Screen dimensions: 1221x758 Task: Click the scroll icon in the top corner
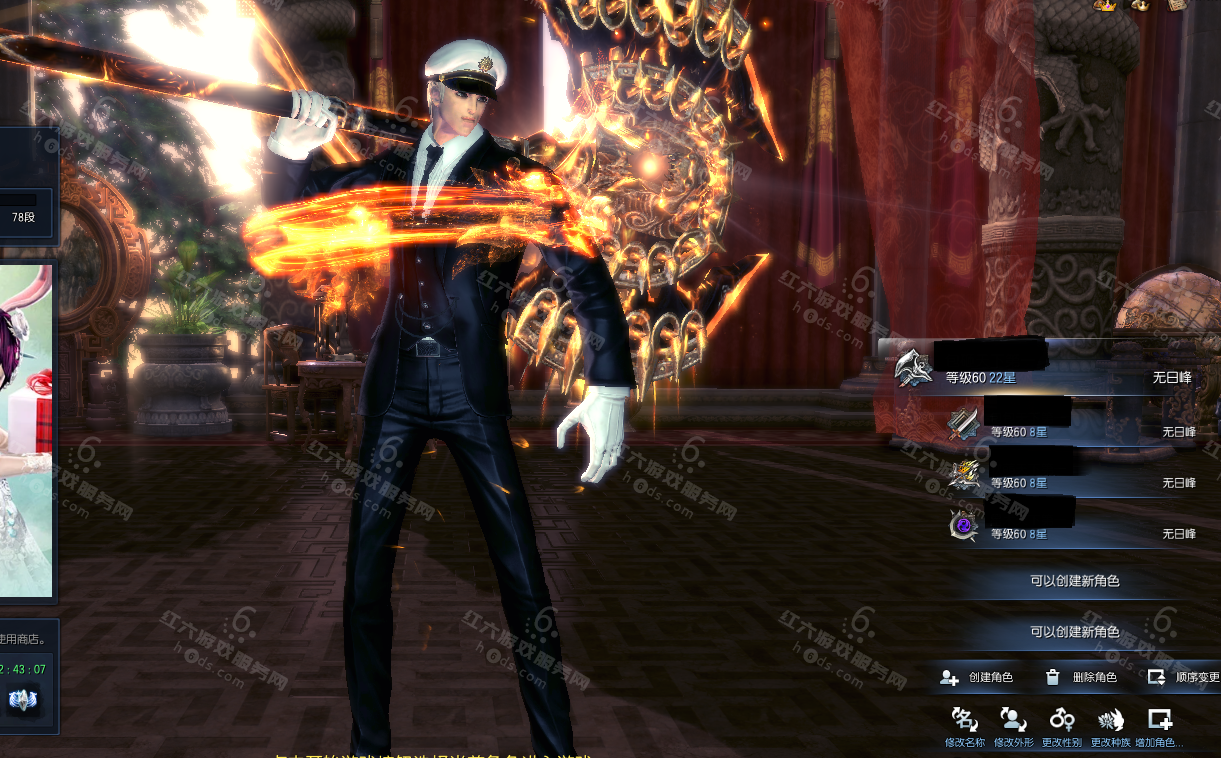pyautogui.click(x=1177, y=5)
